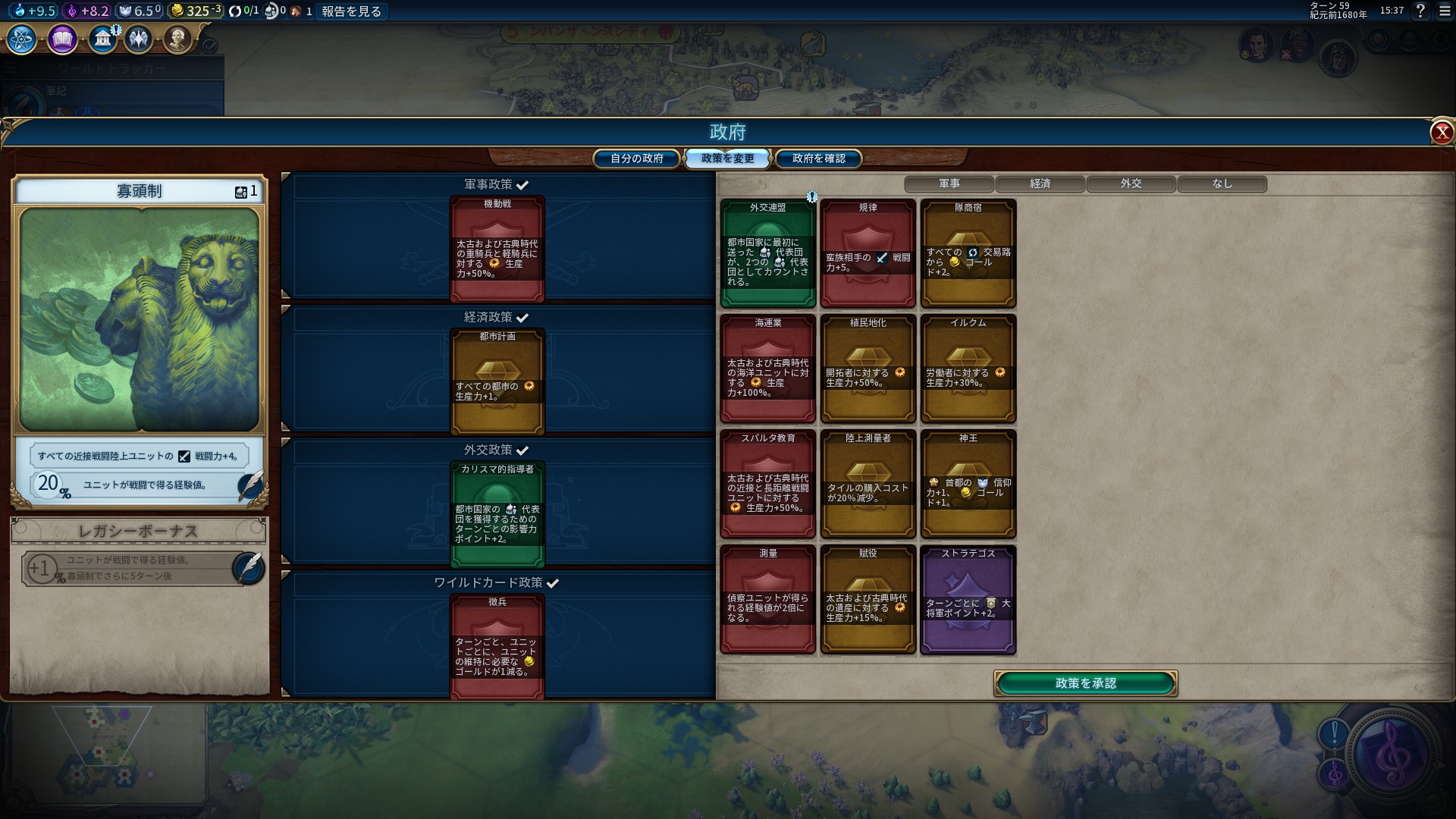Open the help question mark menu
Viewport: 1456px width, 819px height.
click(x=1420, y=11)
